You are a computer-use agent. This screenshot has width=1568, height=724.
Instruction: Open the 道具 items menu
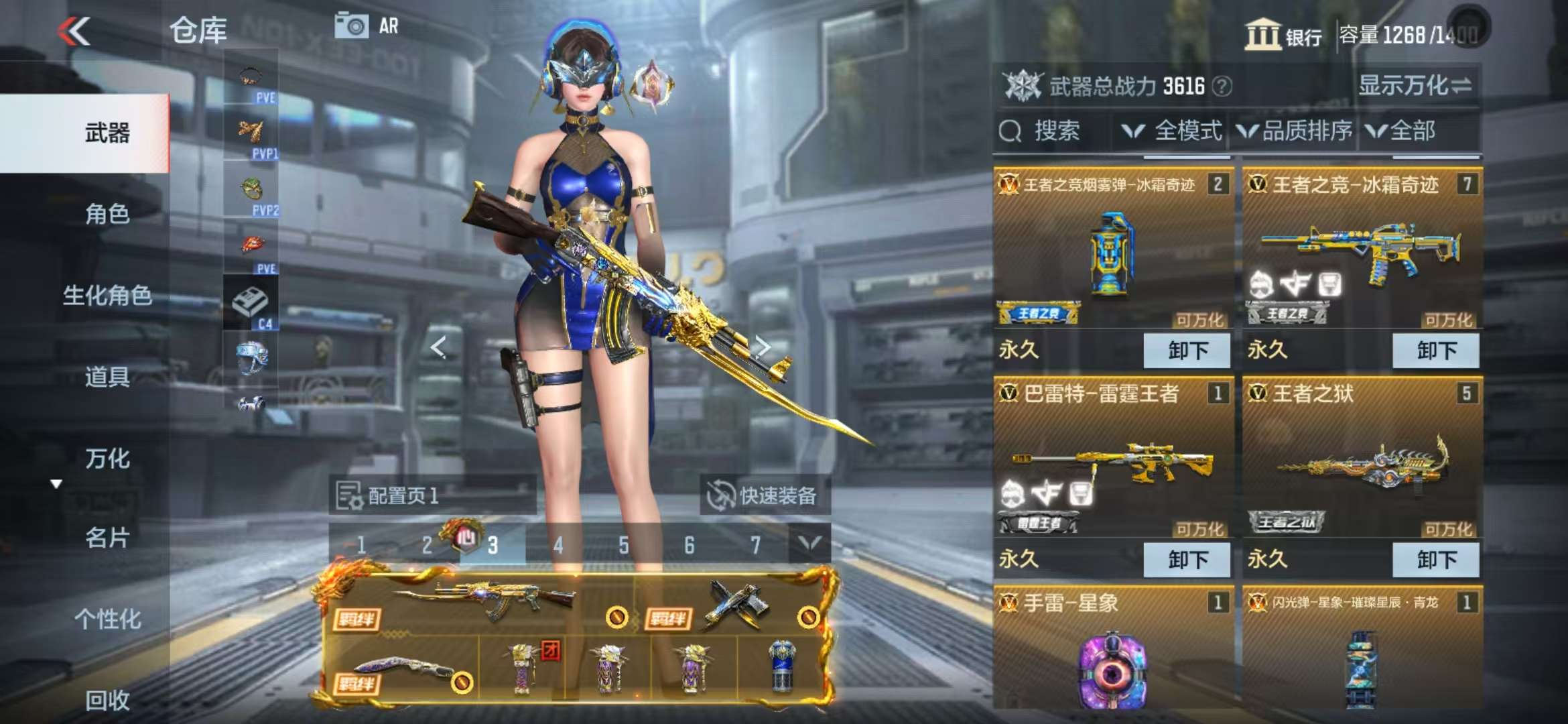pos(107,377)
